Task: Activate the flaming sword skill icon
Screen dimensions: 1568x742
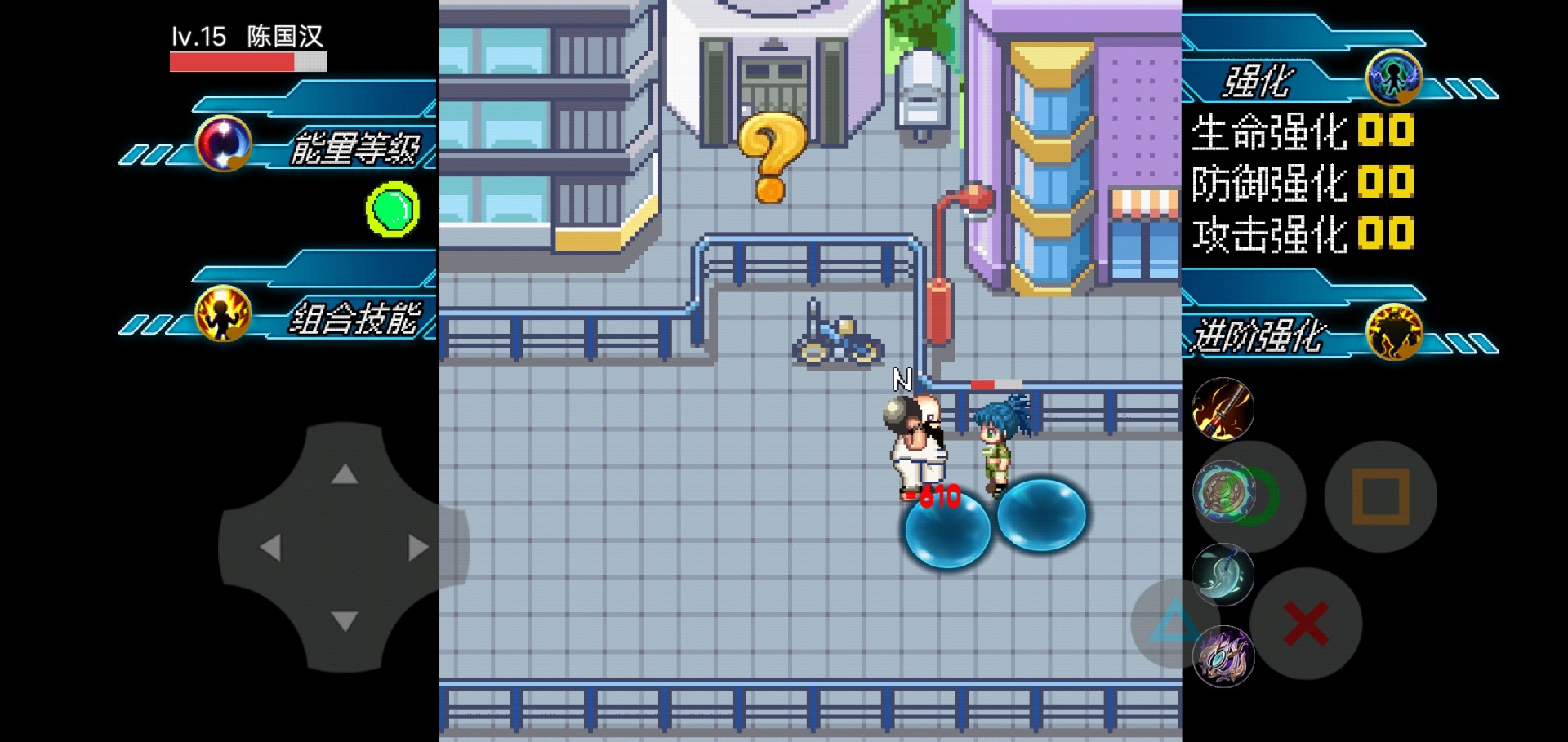Action: point(1223,409)
